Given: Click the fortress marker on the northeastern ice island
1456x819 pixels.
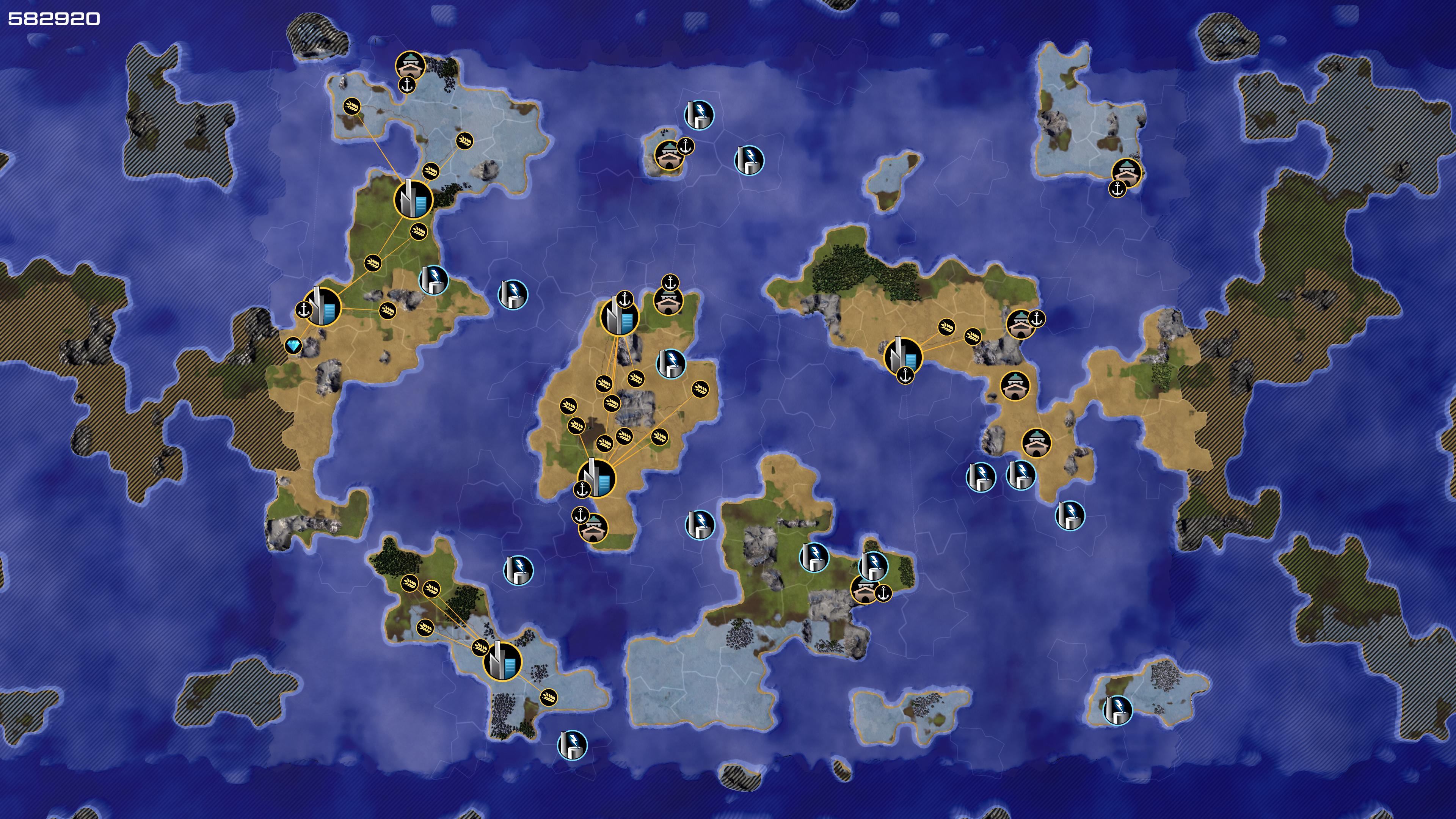Looking at the screenshot, I should tap(1126, 173).
